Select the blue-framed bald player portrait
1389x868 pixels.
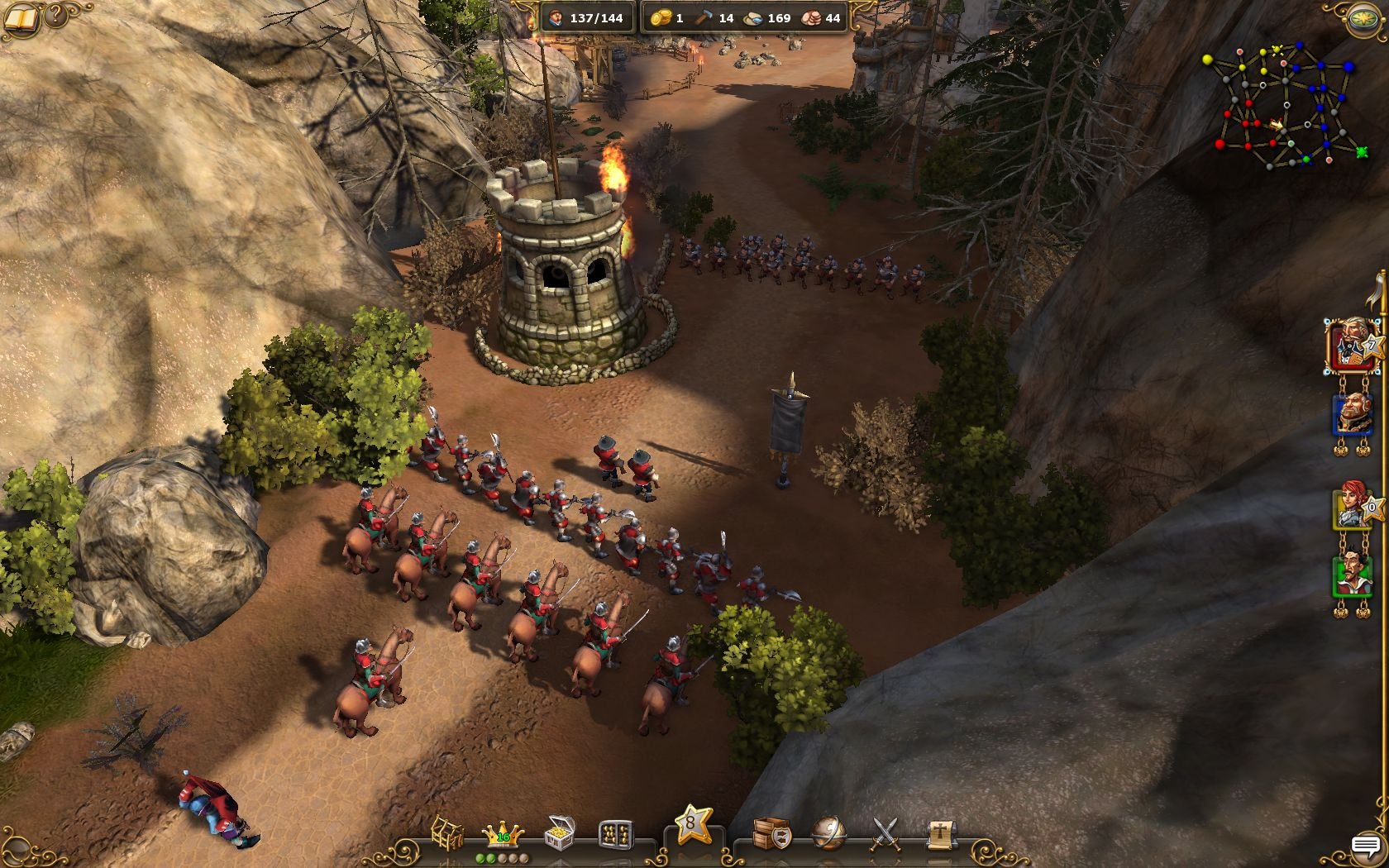click(x=1351, y=413)
